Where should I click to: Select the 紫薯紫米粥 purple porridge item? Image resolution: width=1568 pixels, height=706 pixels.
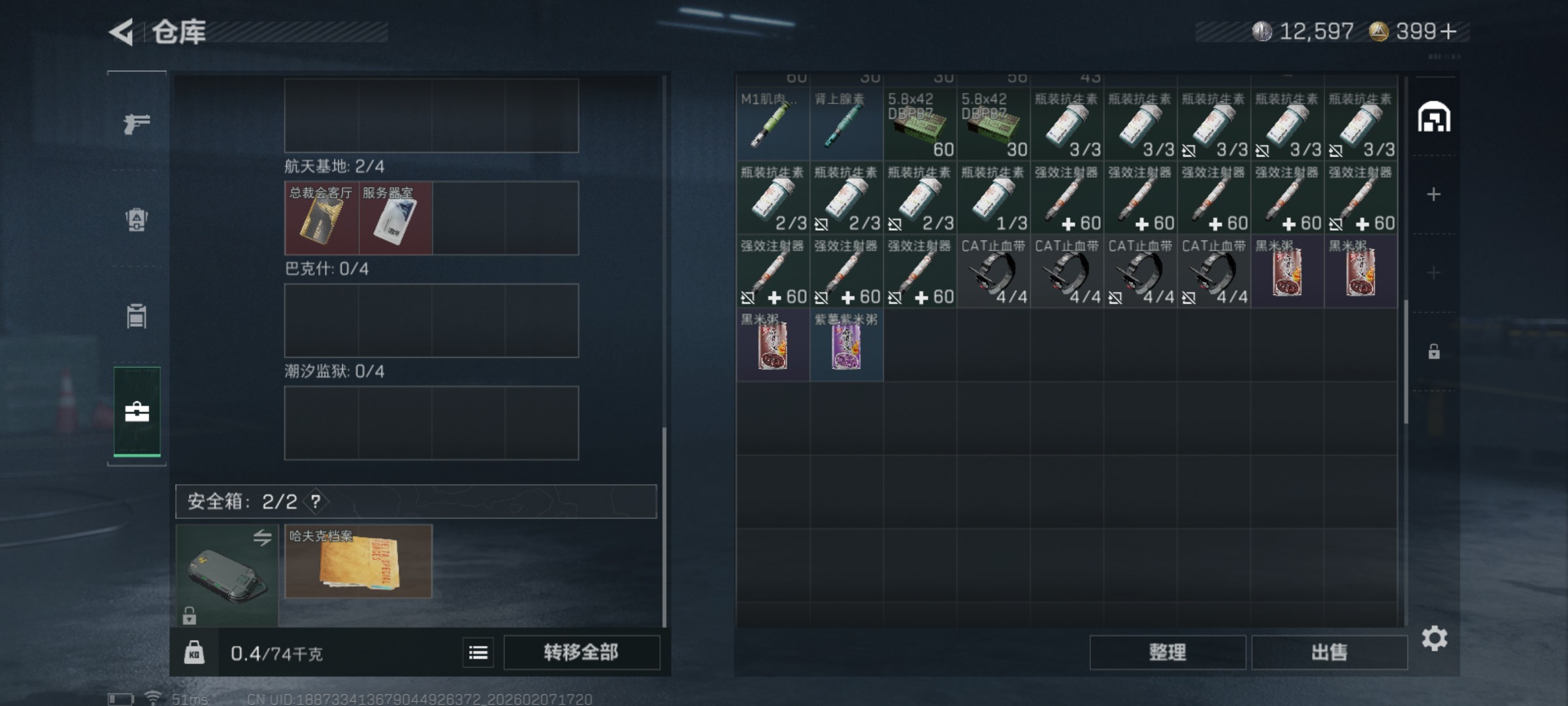tap(846, 345)
